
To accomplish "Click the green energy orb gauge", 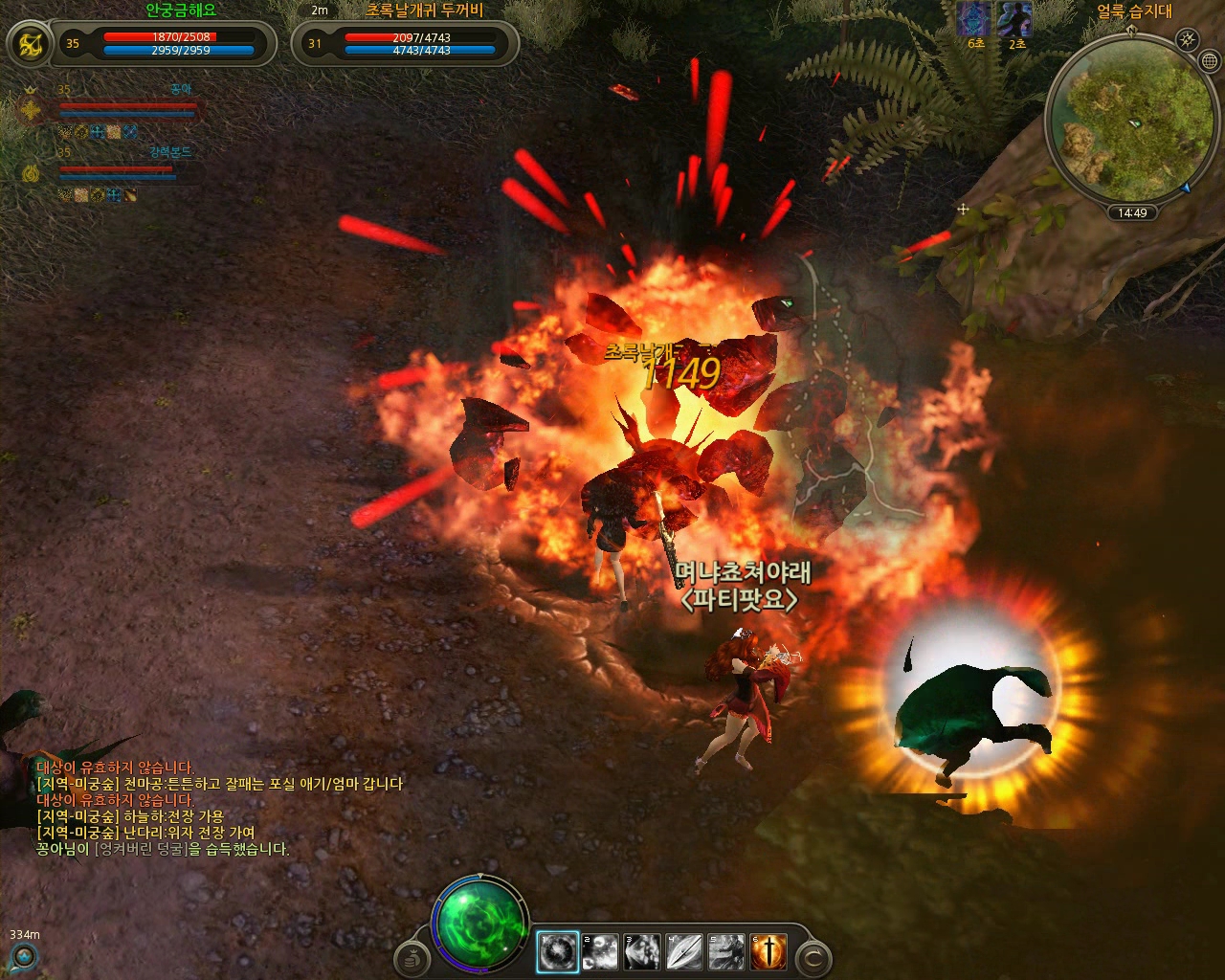I will (479, 924).
